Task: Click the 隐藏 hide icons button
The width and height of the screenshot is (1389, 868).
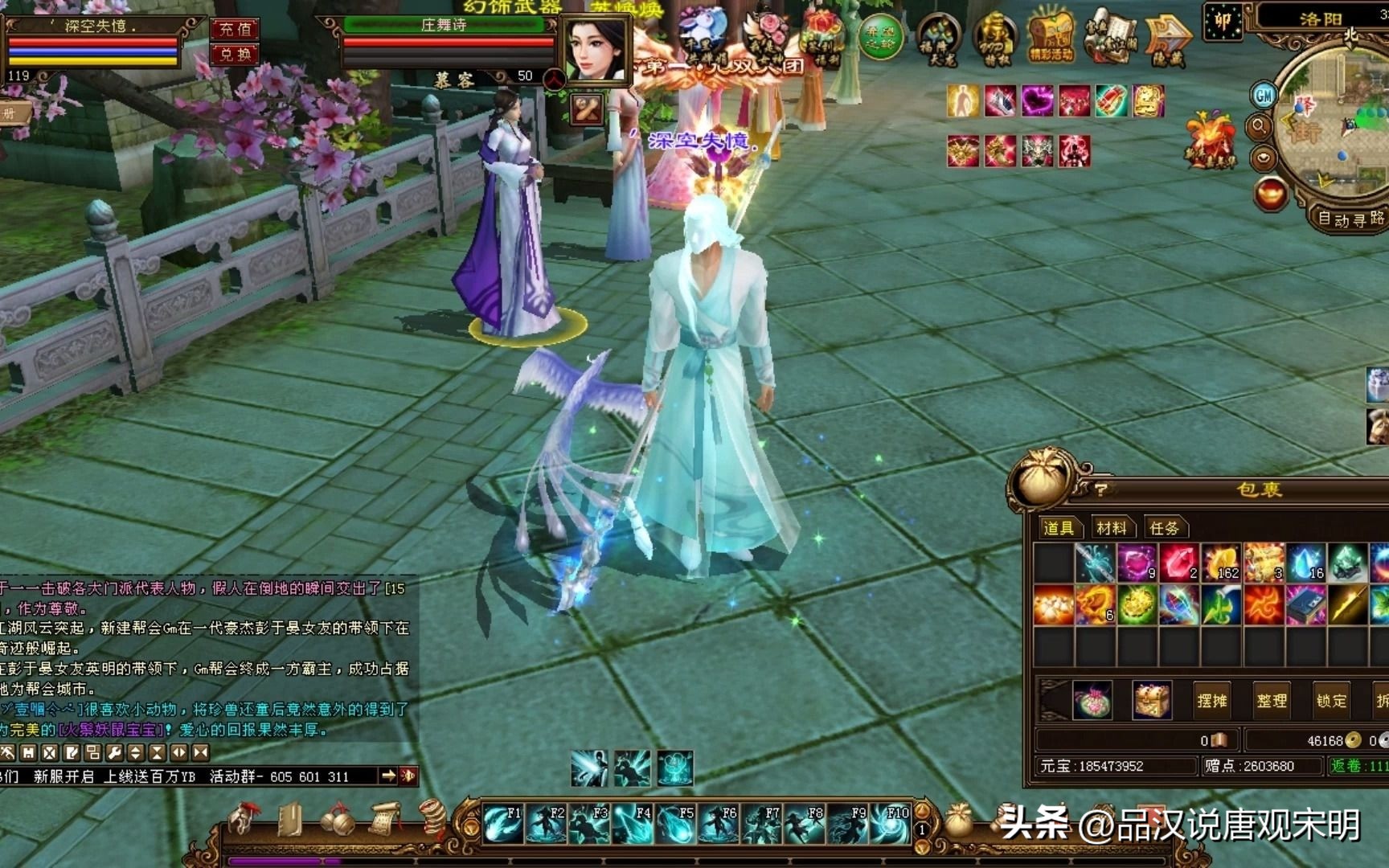Action: [1167, 40]
